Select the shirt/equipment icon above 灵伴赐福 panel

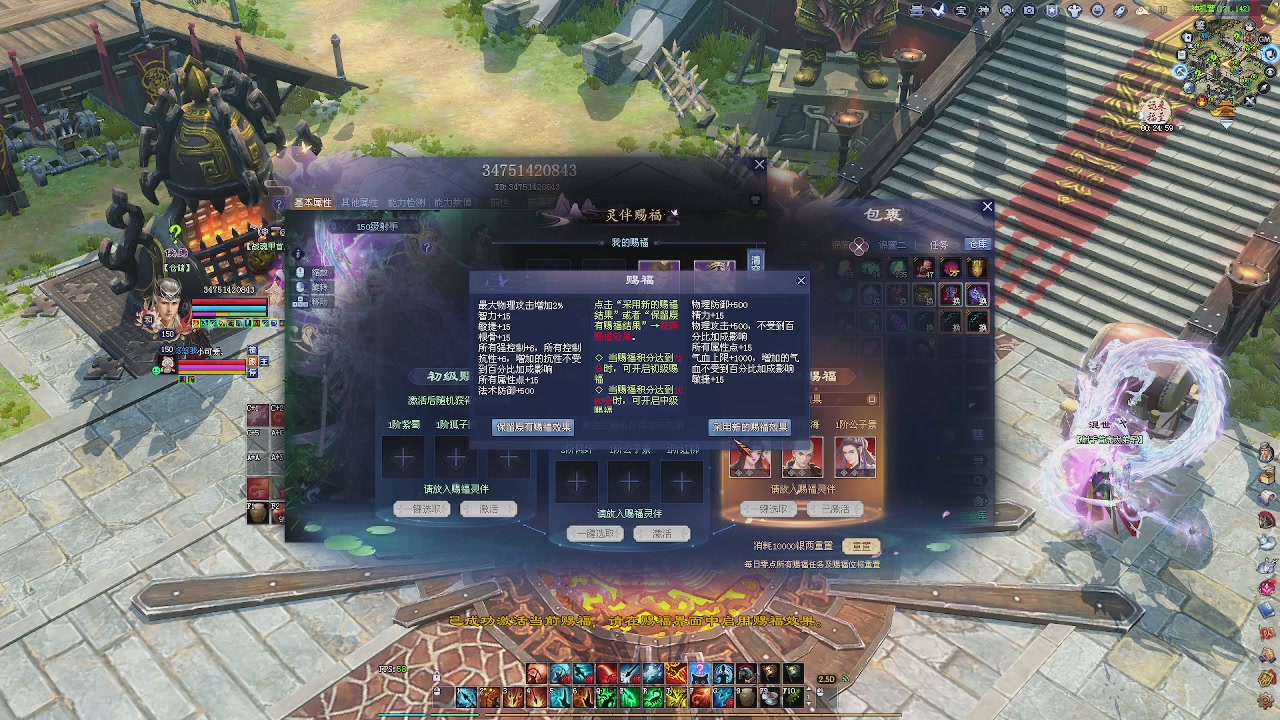pos(755,199)
